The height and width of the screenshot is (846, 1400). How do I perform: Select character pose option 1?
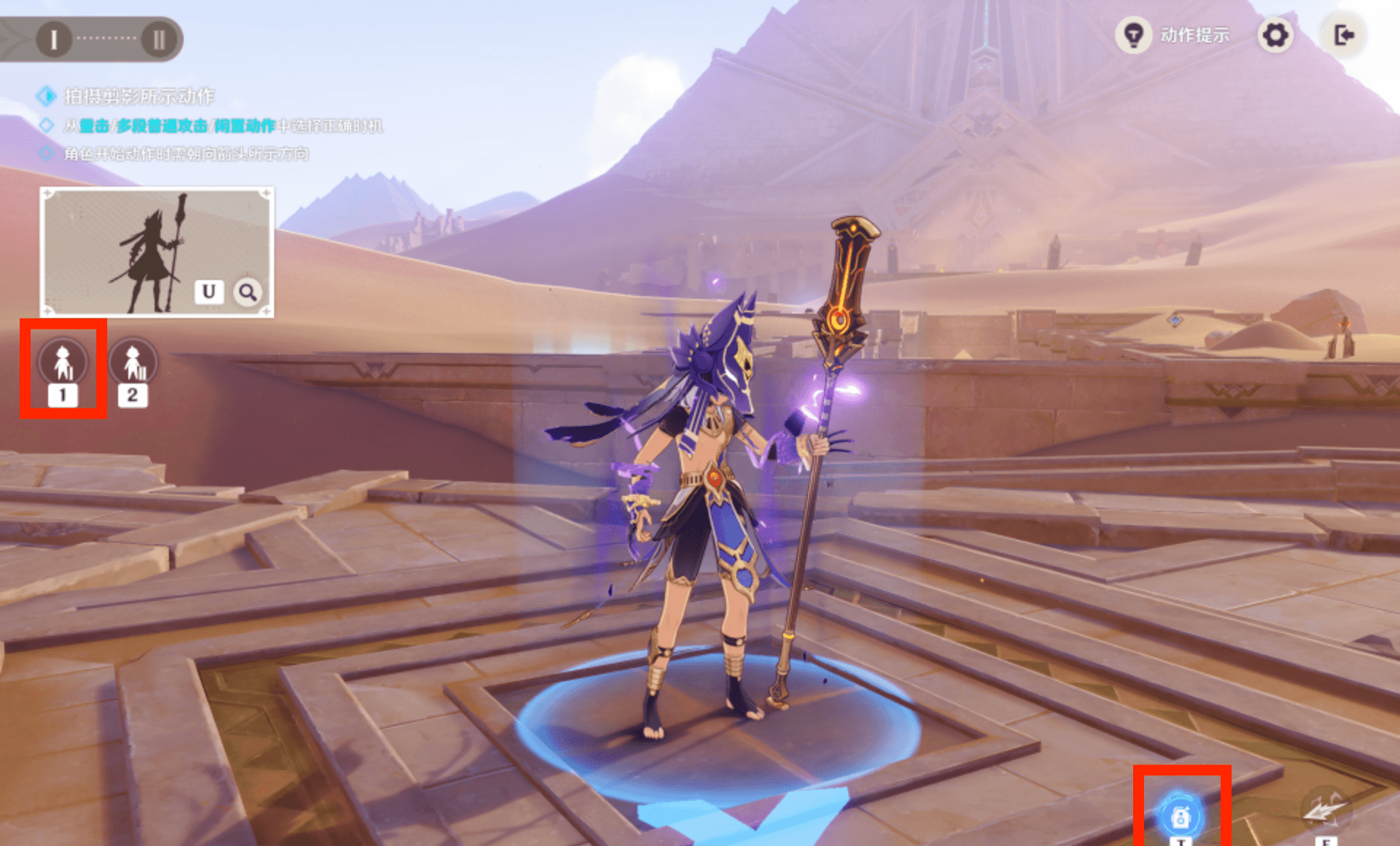(x=63, y=362)
